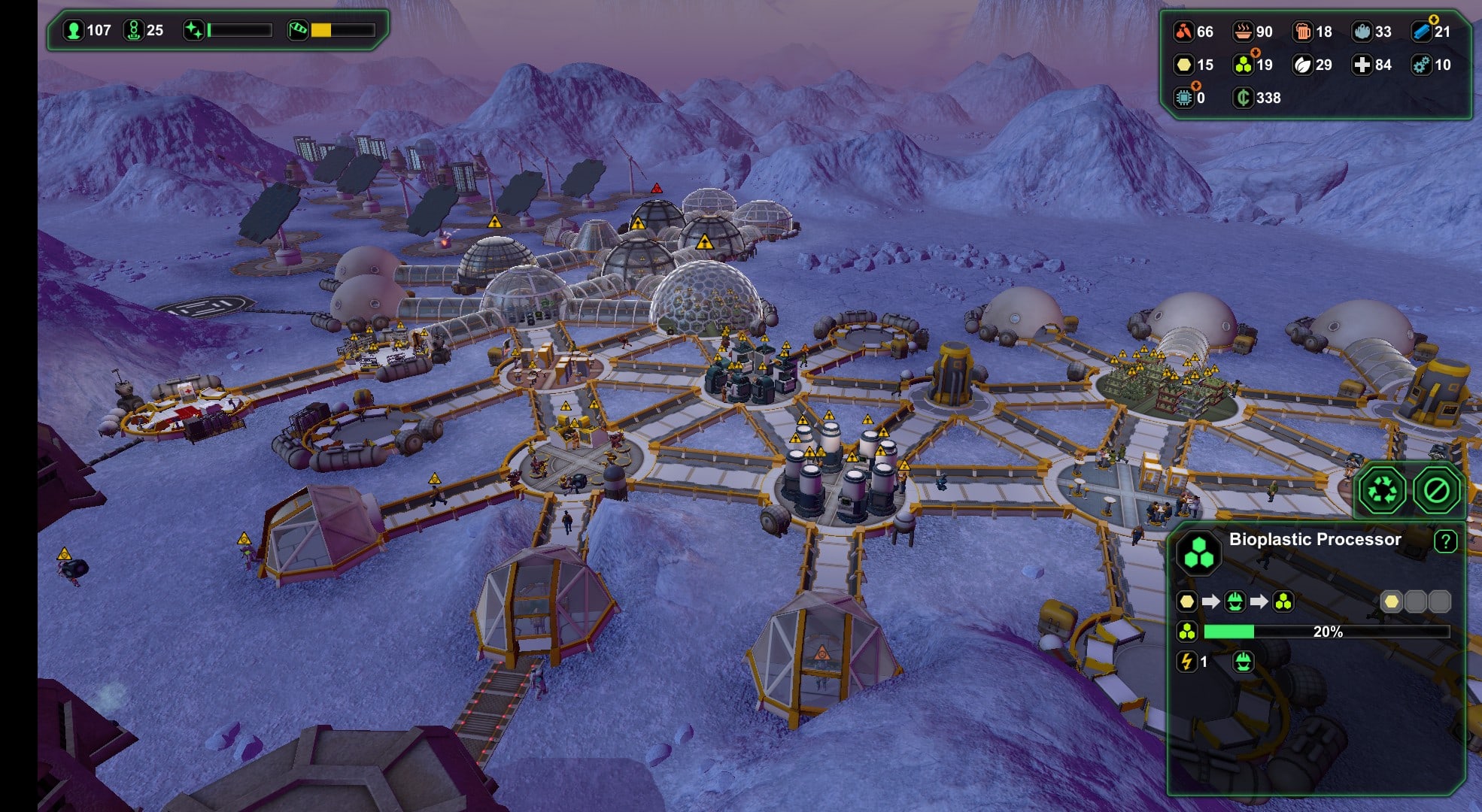Disable the Bioplastic Processor with the prohibition button
This screenshot has width=1482, height=812.
click(x=1436, y=491)
